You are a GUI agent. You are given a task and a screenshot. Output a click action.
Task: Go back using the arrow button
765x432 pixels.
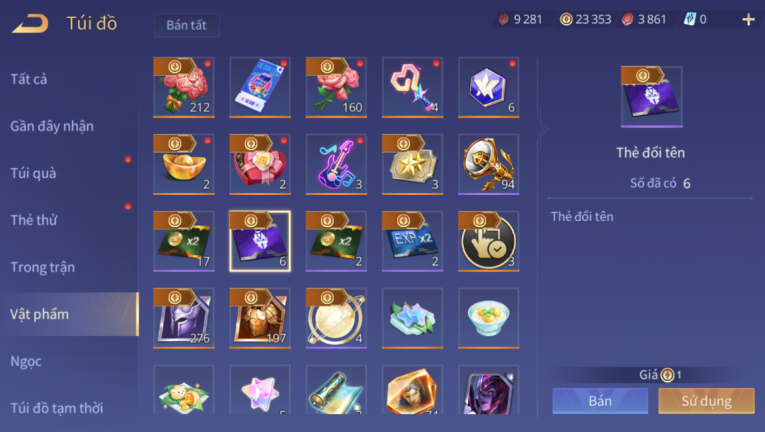click(x=30, y=23)
